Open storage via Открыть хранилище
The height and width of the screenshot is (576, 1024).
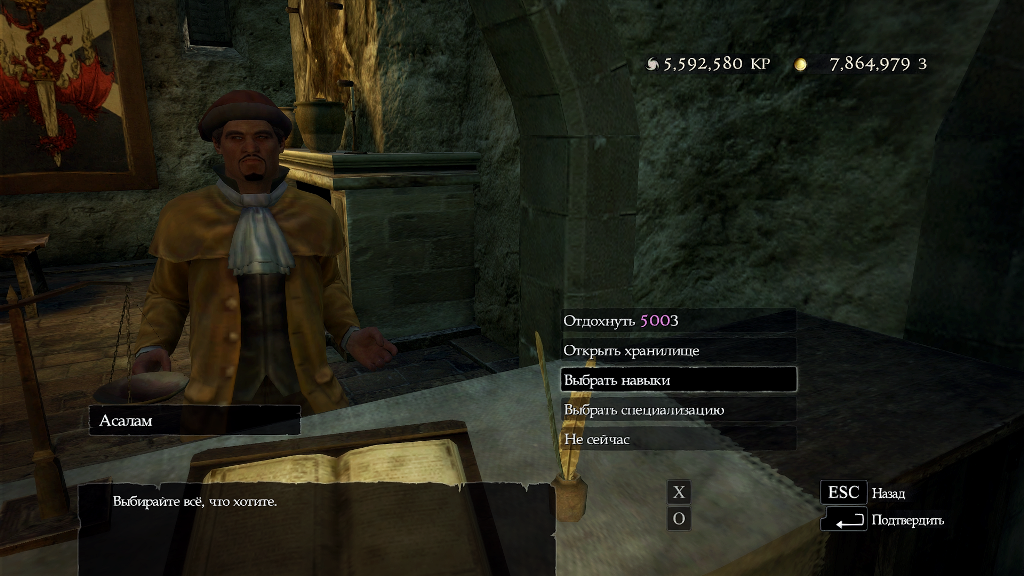click(x=677, y=351)
